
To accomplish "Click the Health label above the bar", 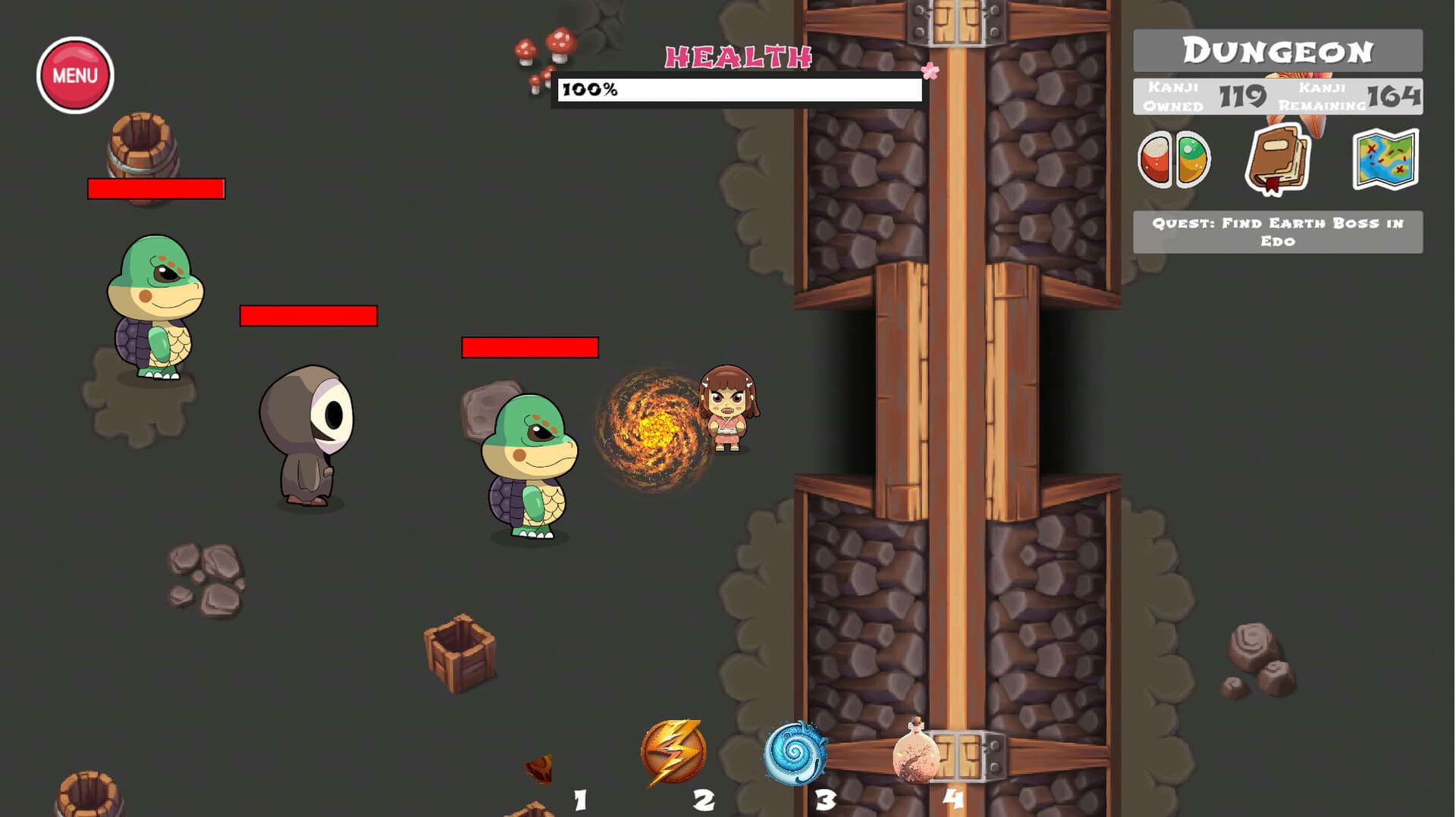I will [738, 55].
